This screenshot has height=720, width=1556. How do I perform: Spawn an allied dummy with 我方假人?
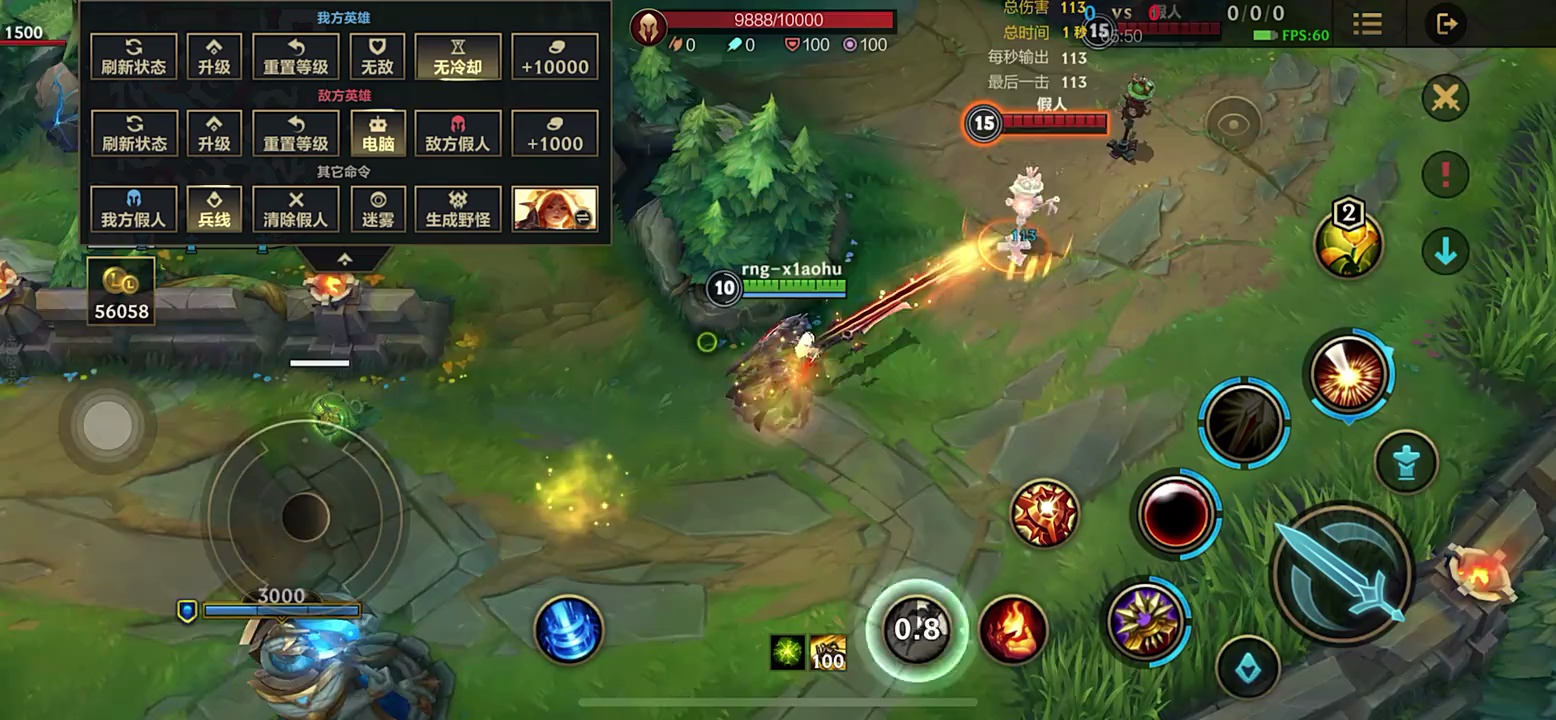click(133, 209)
